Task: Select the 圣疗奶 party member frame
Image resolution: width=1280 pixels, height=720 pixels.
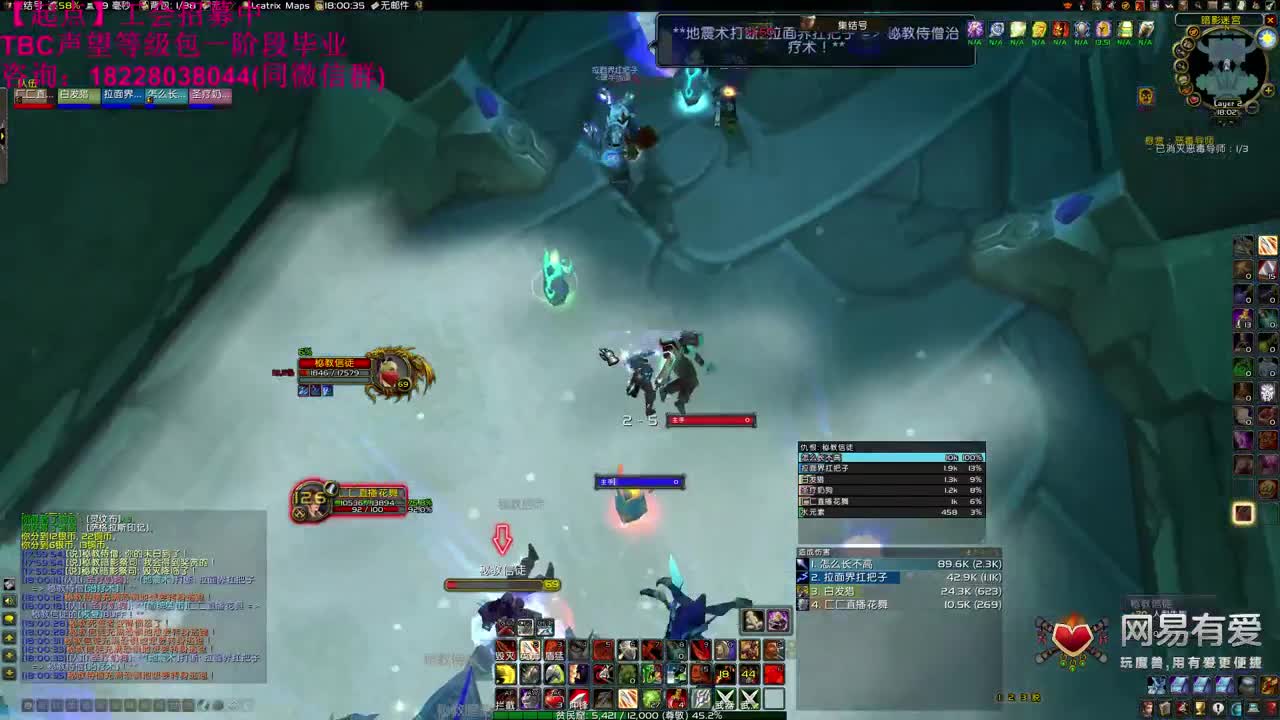Action: pos(212,94)
